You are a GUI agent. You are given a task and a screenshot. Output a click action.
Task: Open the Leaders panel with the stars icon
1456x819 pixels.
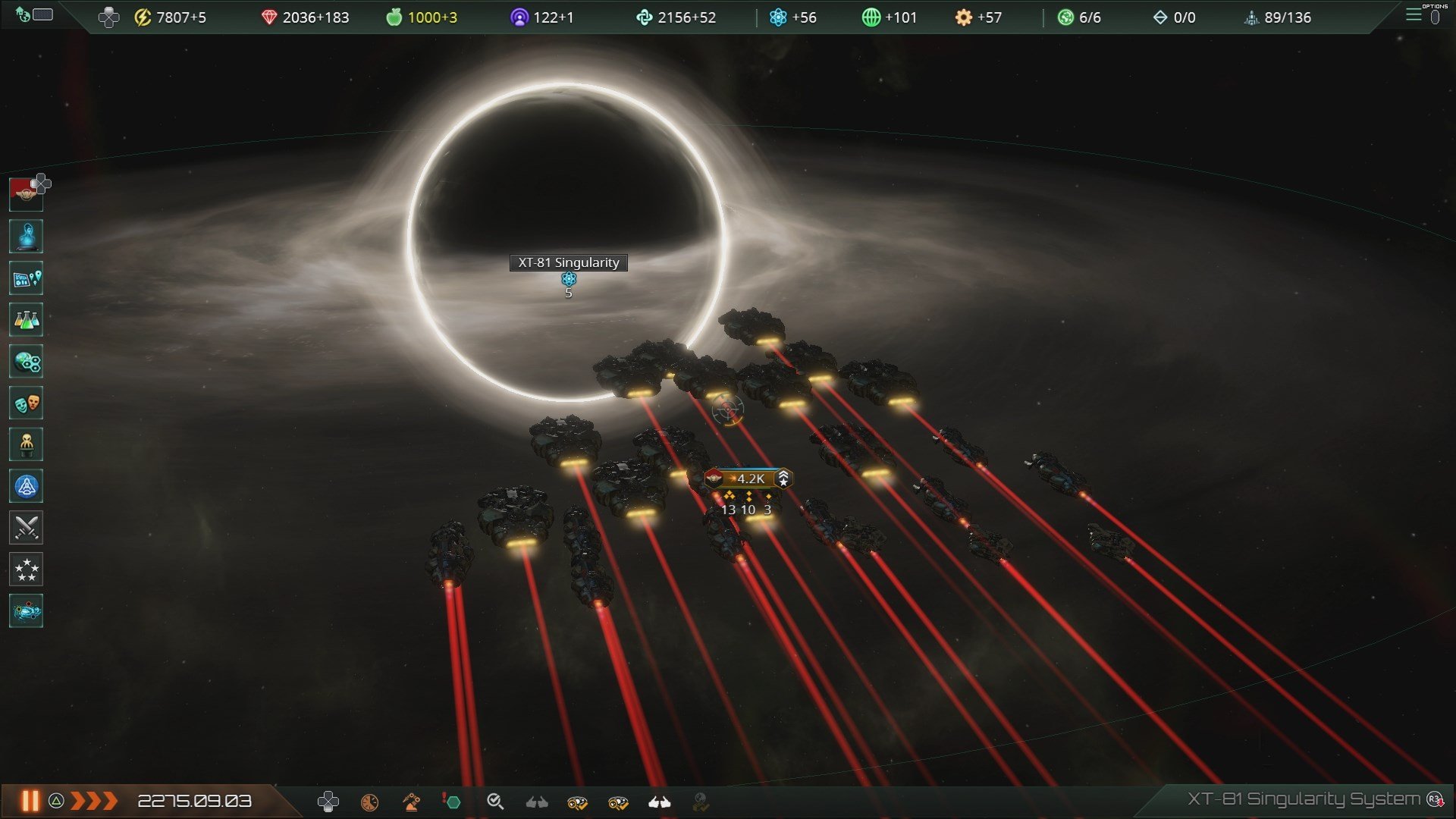click(x=26, y=569)
